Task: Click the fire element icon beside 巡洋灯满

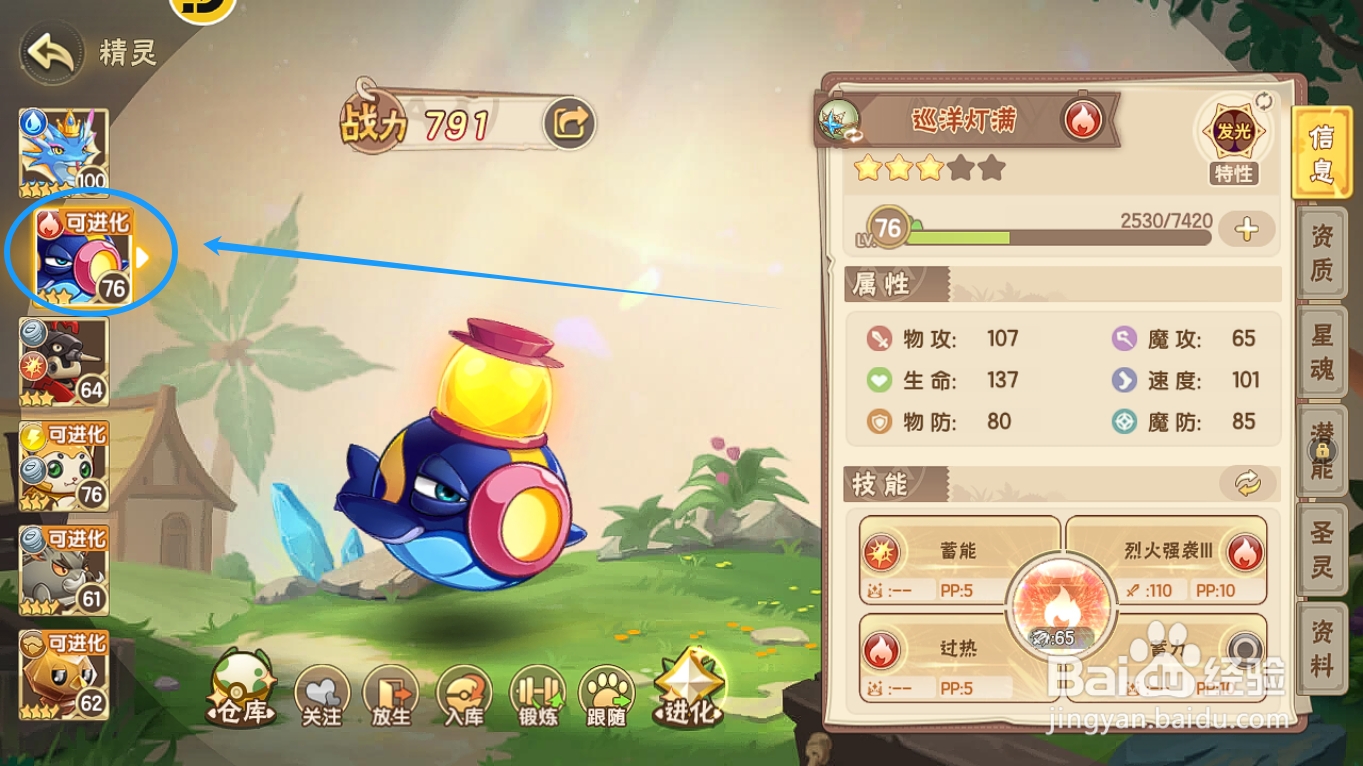Action: pyautogui.click(x=1083, y=119)
